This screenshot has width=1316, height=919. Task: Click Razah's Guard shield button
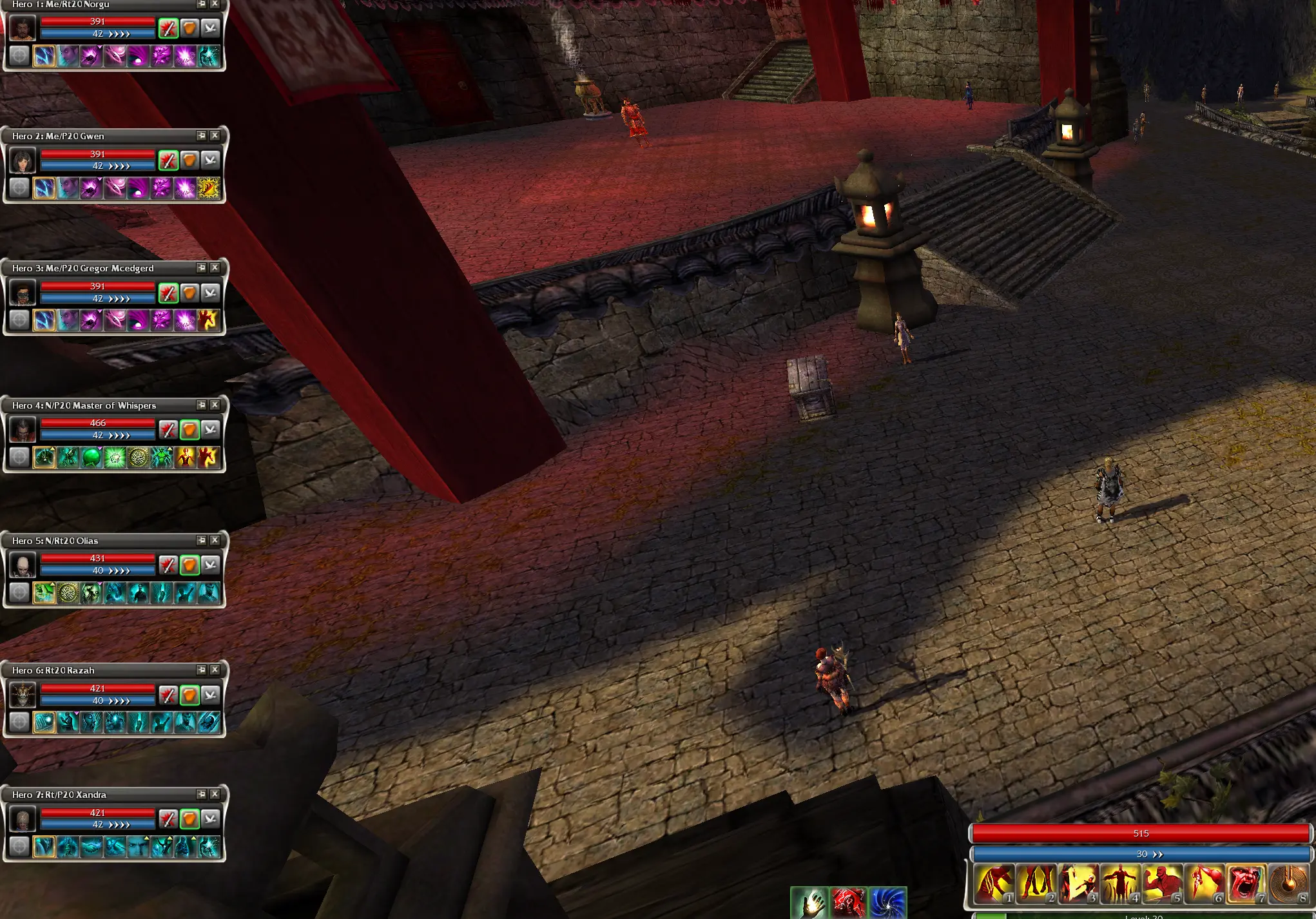tap(189, 695)
